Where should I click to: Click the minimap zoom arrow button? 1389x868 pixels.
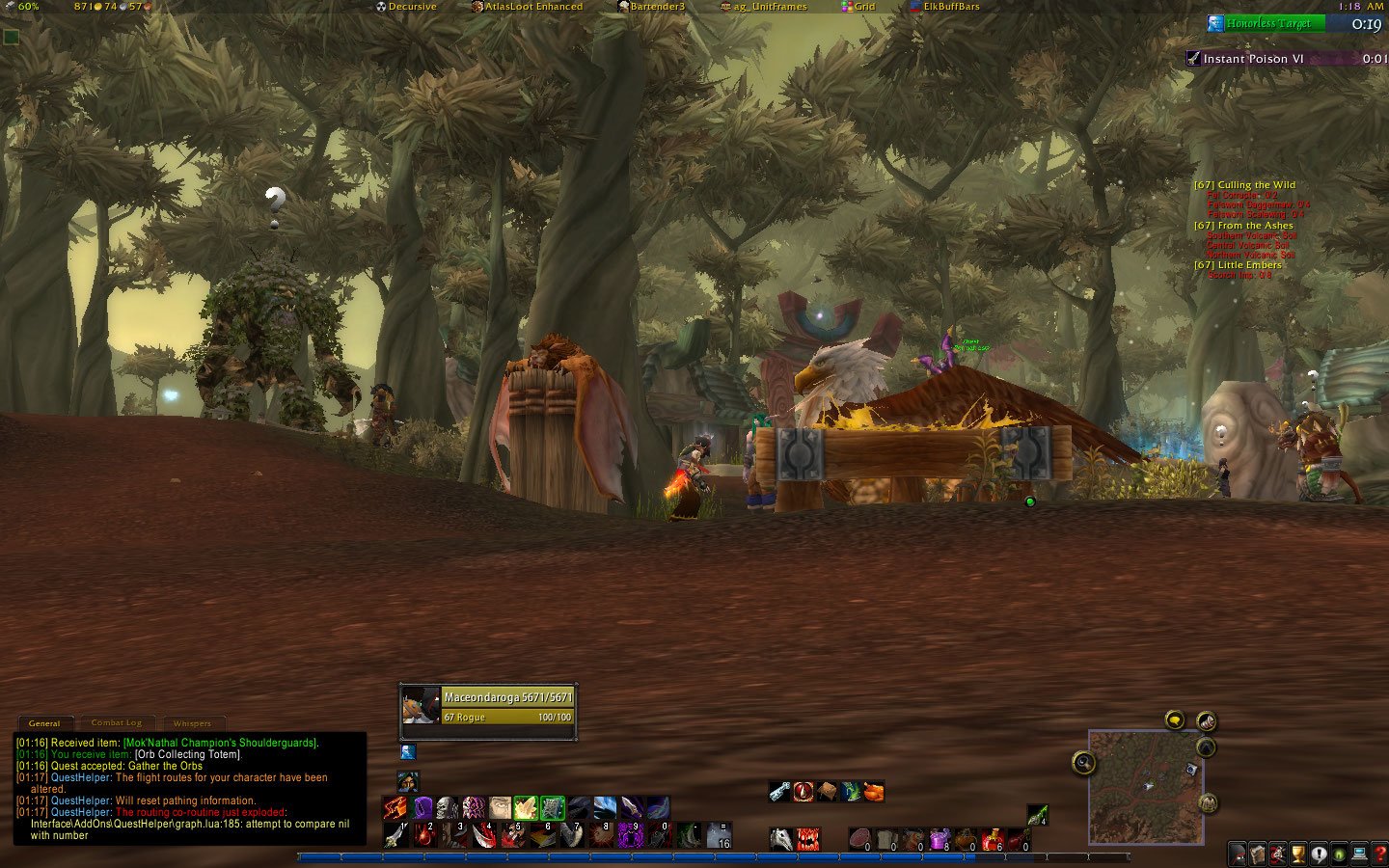click(1207, 746)
